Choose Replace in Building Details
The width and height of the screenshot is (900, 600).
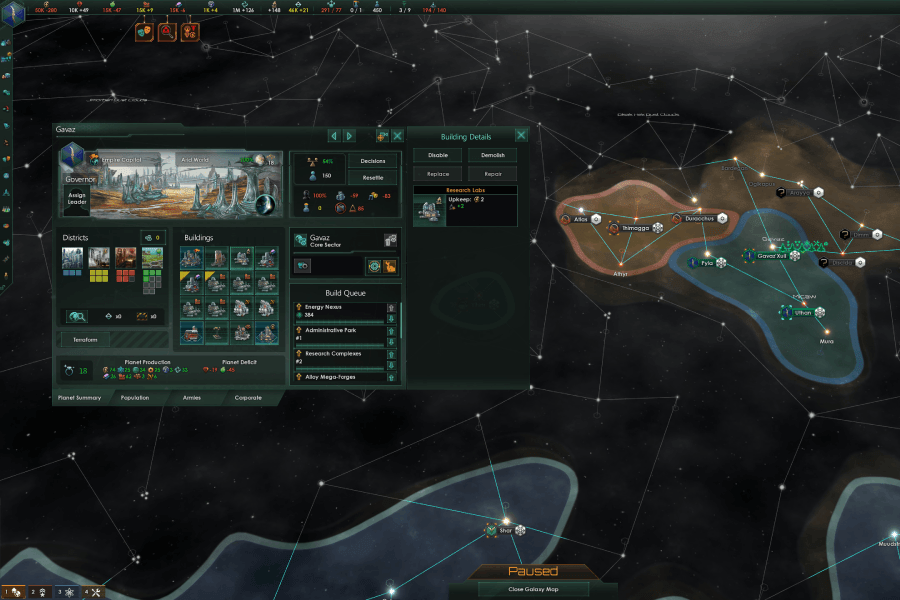(x=438, y=174)
